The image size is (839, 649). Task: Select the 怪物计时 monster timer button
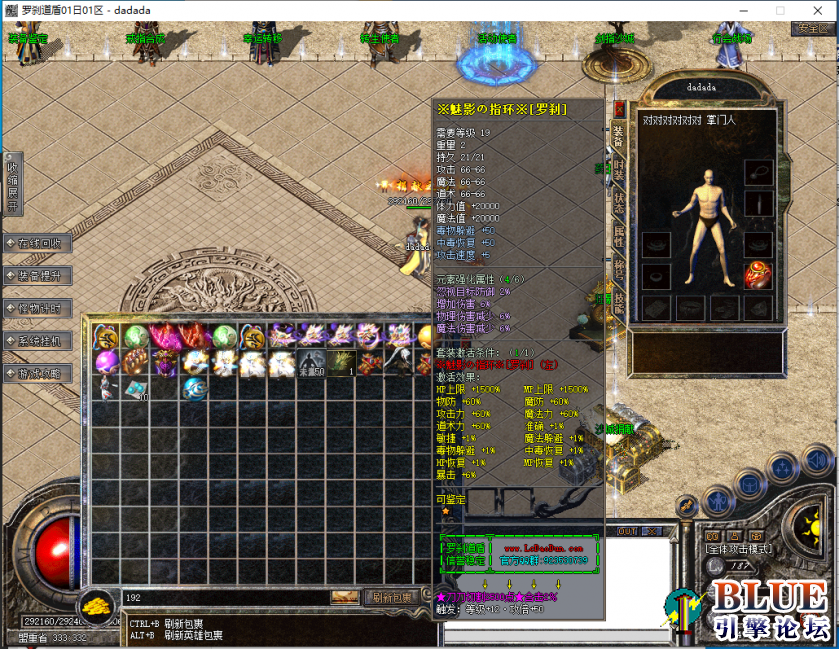click(38, 308)
